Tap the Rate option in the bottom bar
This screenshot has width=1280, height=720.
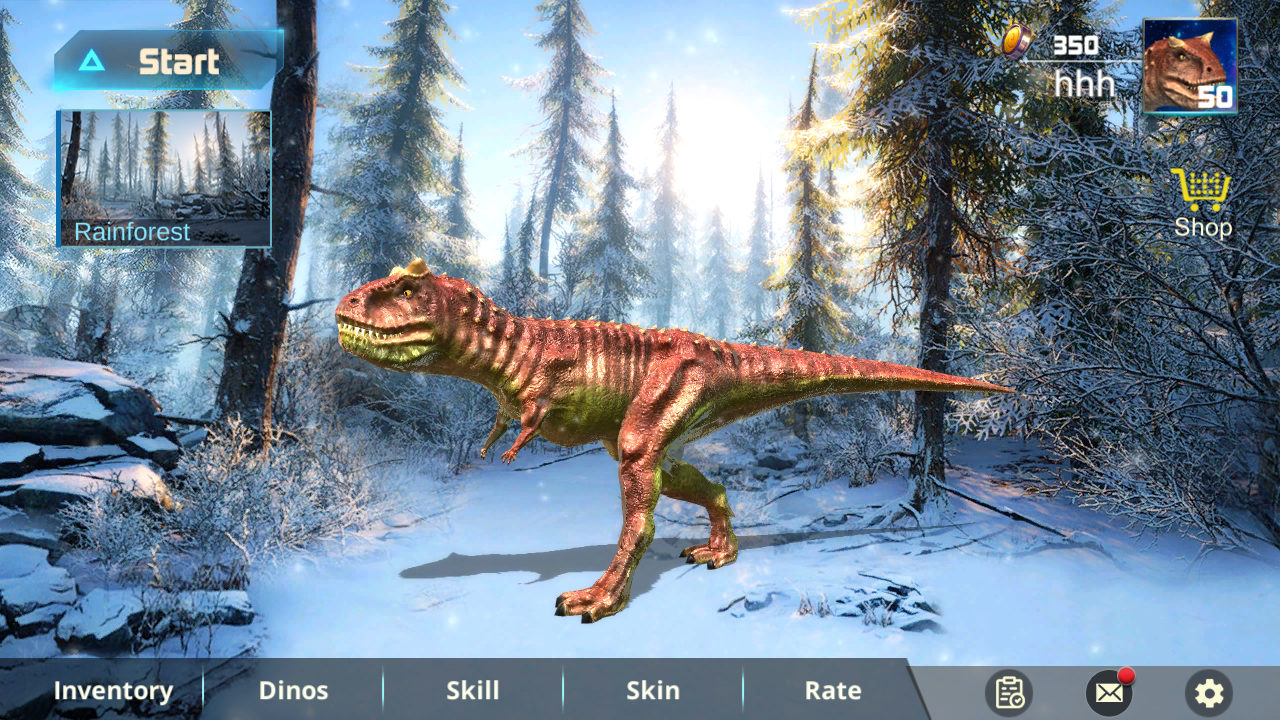(x=831, y=690)
